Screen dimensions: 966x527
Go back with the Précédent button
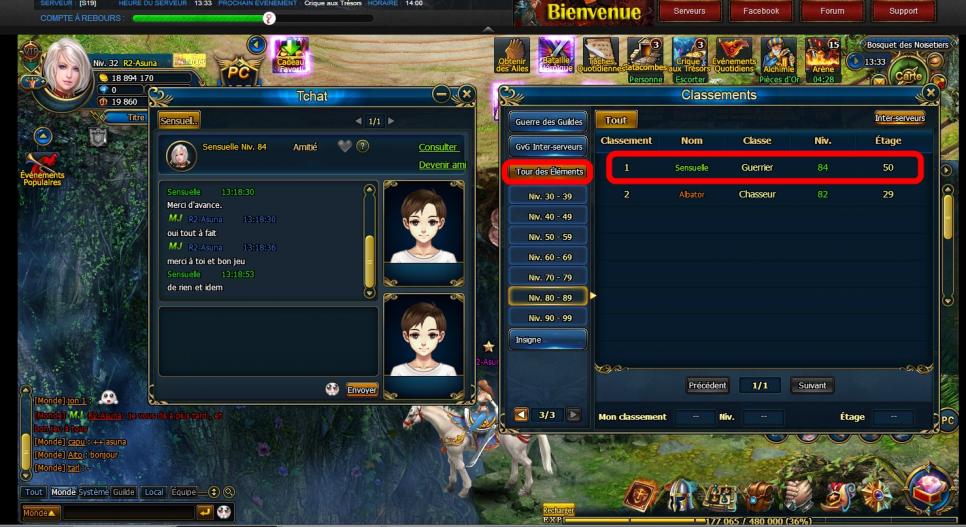coord(708,385)
